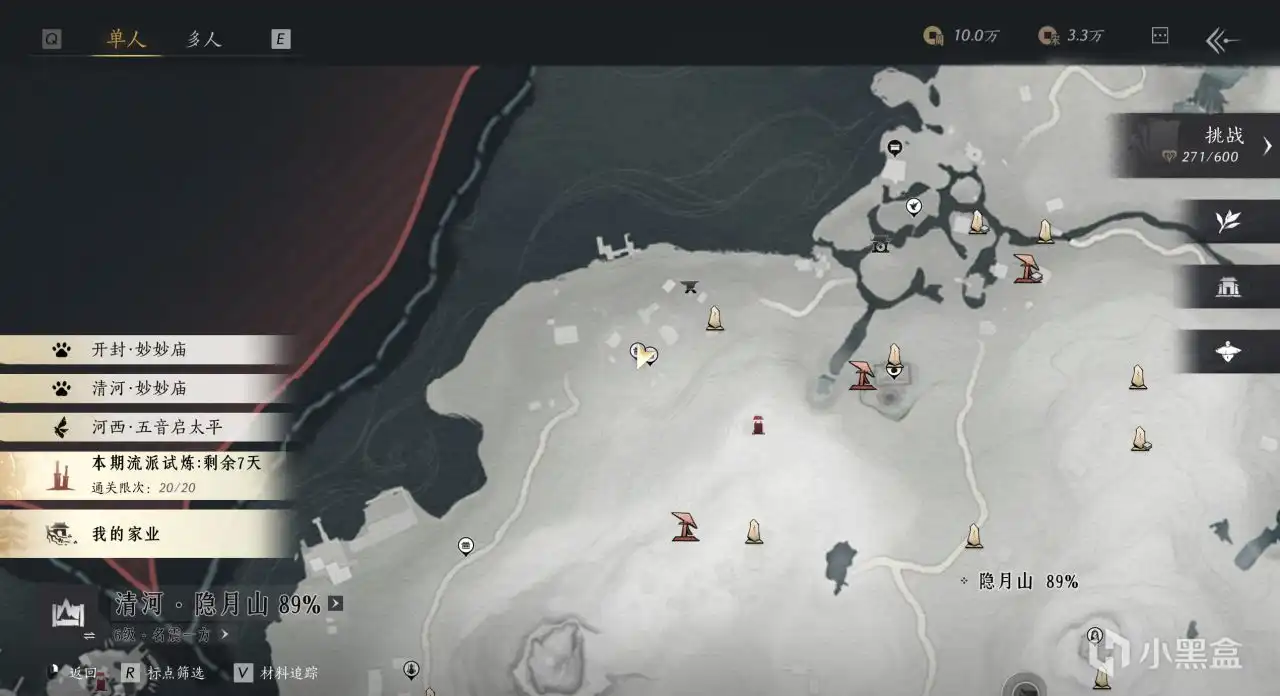Open the three-dot options icon
Image resolution: width=1280 pixels, height=696 pixels.
click(x=1160, y=36)
